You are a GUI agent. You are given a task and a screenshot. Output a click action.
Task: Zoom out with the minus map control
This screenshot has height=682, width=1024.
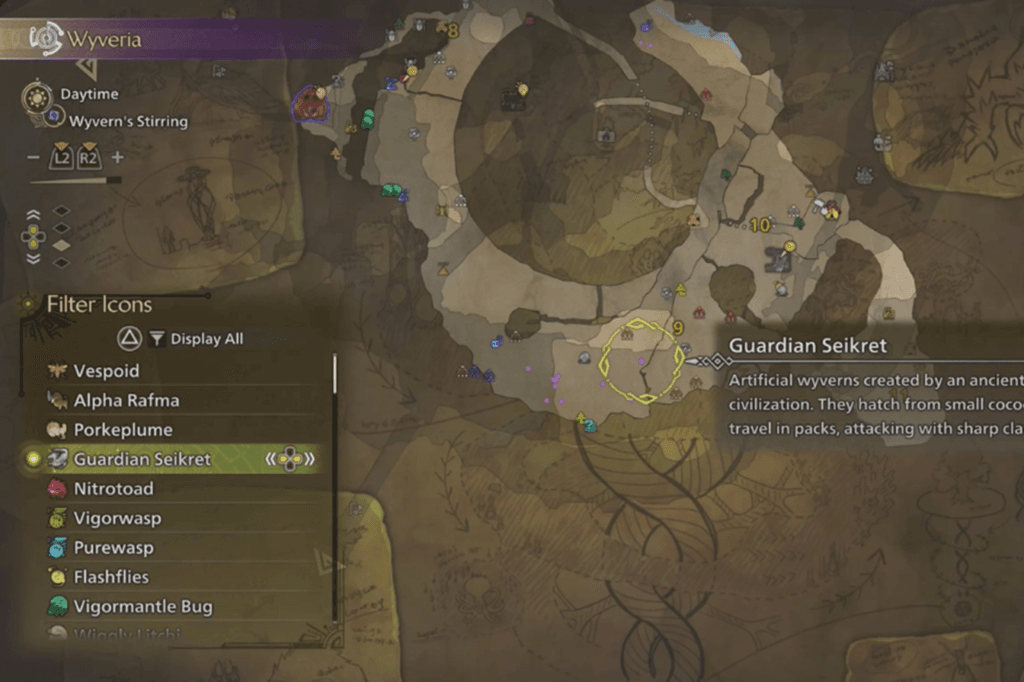click(x=33, y=157)
